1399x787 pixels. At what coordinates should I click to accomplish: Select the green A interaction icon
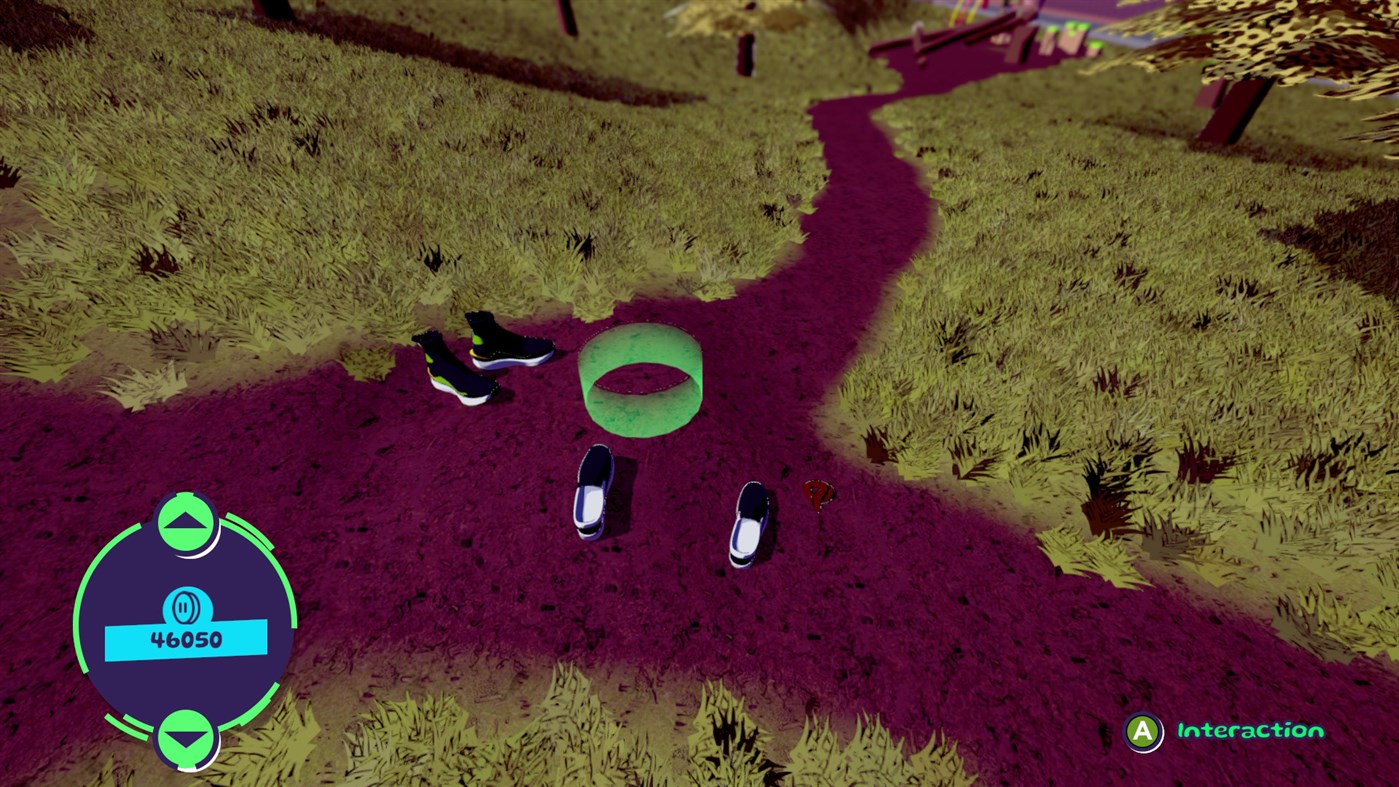pos(1143,731)
